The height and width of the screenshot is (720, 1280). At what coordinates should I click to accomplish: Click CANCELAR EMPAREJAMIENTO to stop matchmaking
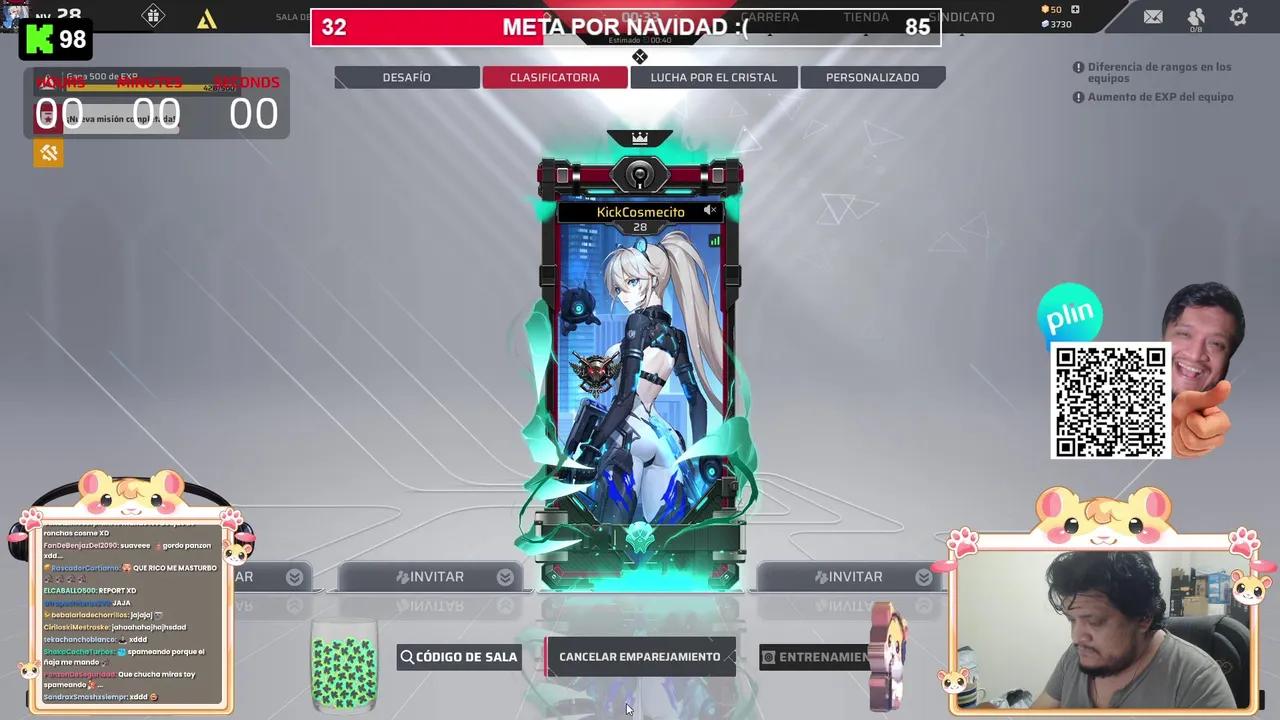(x=640, y=657)
